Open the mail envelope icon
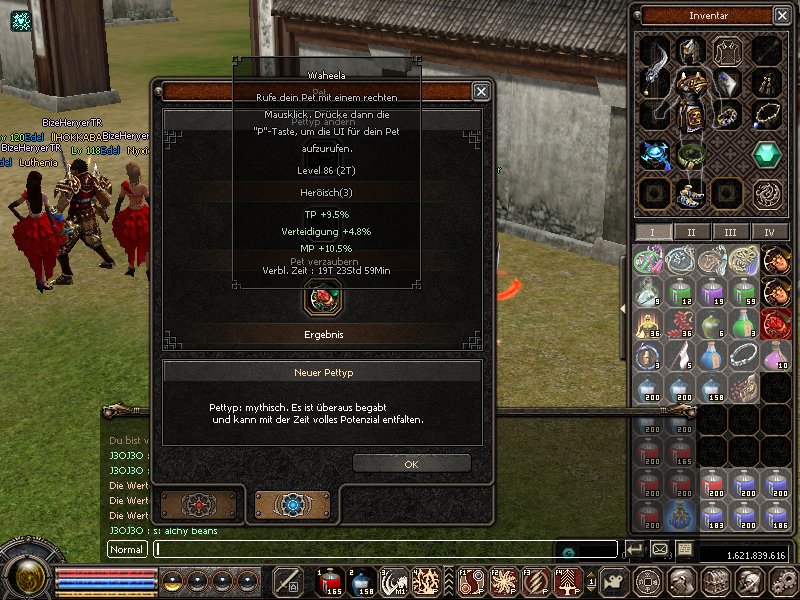 (x=660, y=548)
